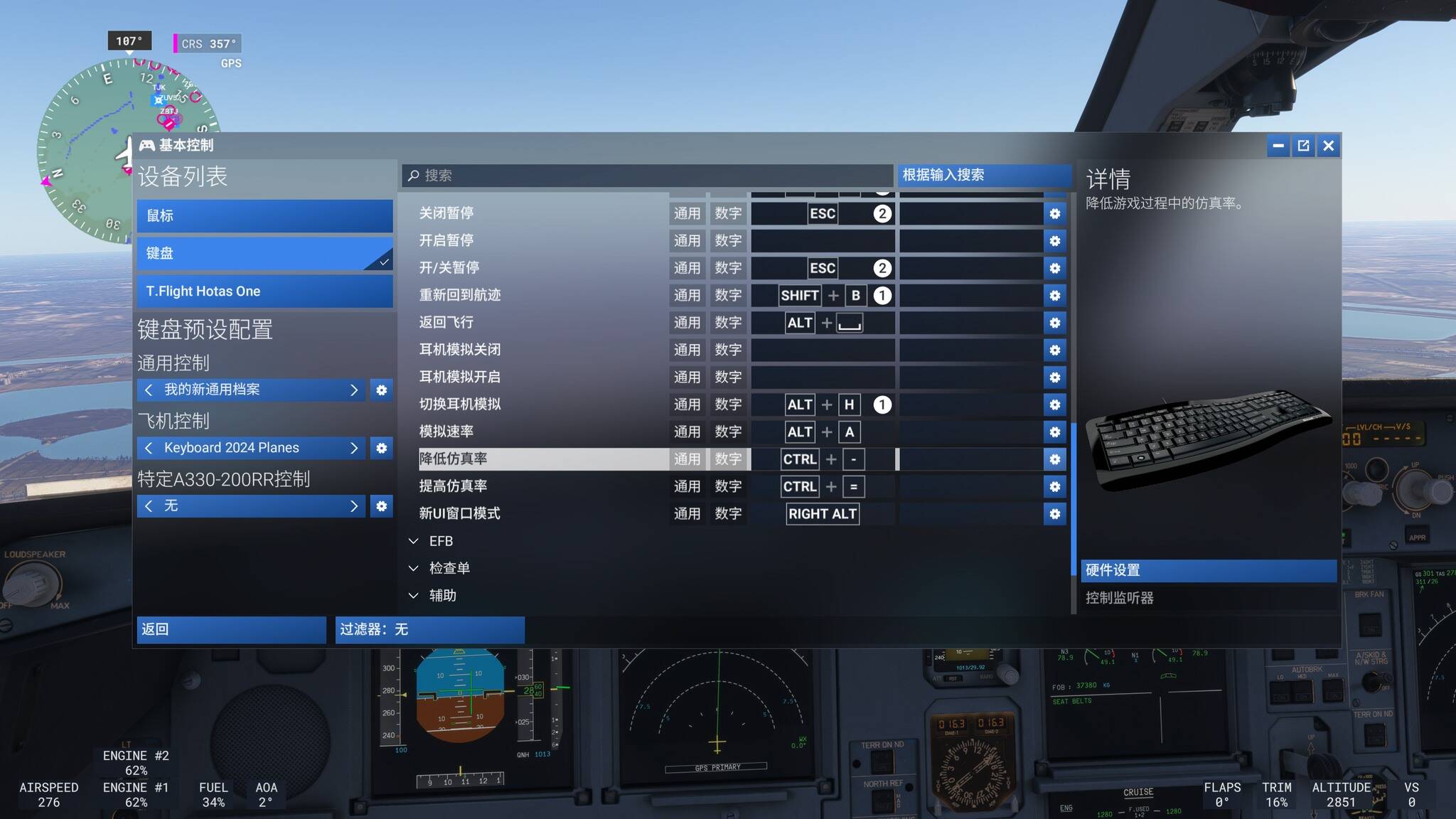The width and height of the screenshot is (1456, 819).
Task: Click the gear beside Keyboard 2024 Planes preset
Action: tap(382, 448)
